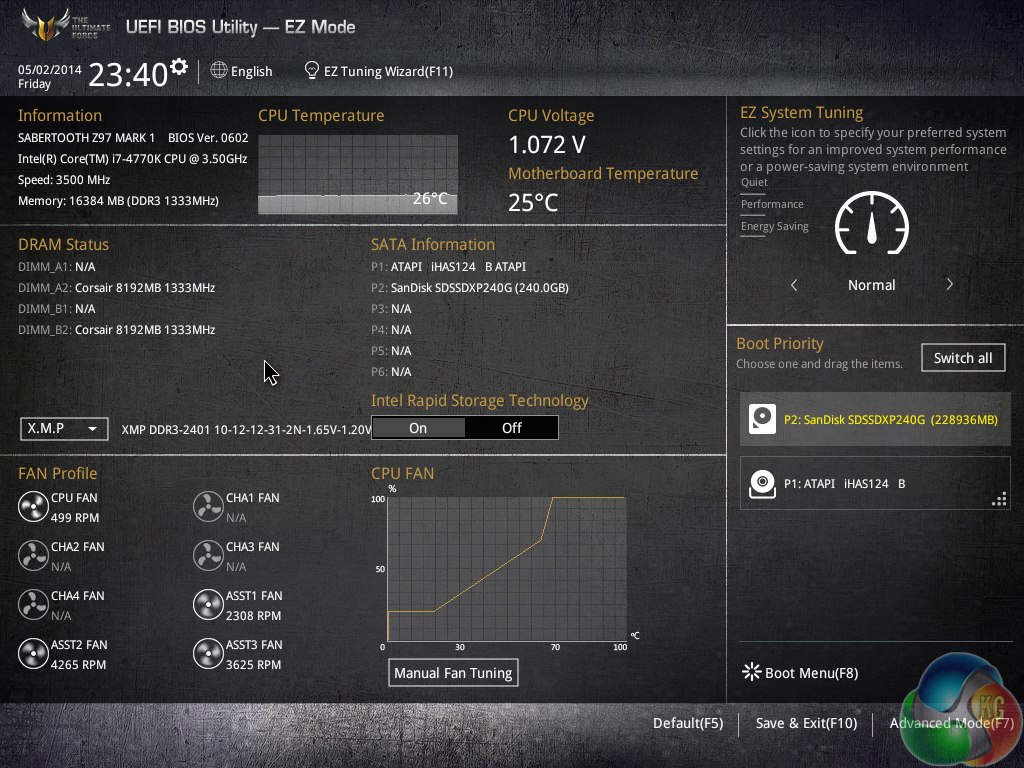This screenshot has height=768, width=1024.
Task: Open date and time settings gear
Action: pyautogui.click(x=179, y=67)
